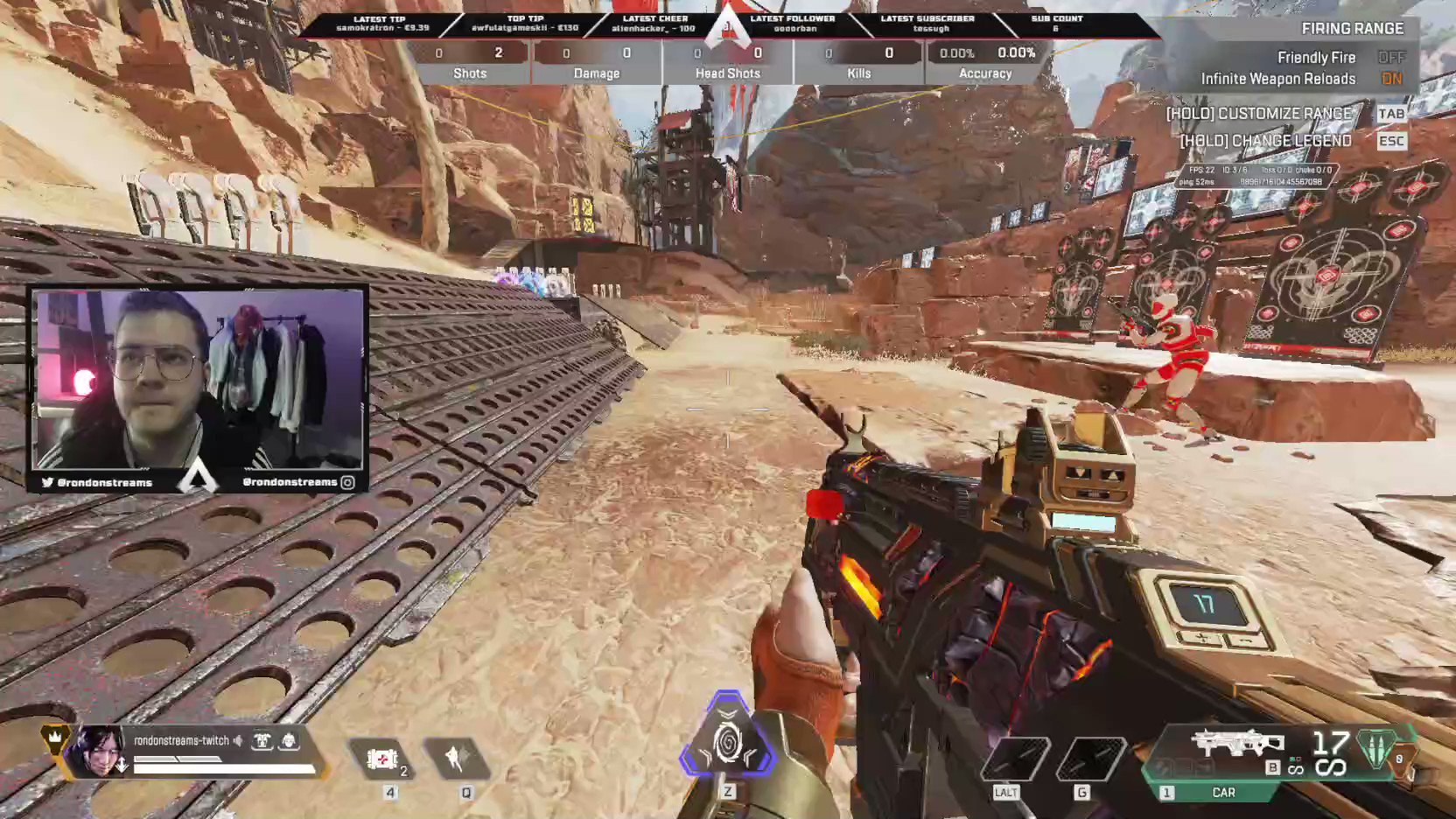Open the Twitter icon on the webcam overlay
This screenshot has height=819, width=1456.
point(45,482)
